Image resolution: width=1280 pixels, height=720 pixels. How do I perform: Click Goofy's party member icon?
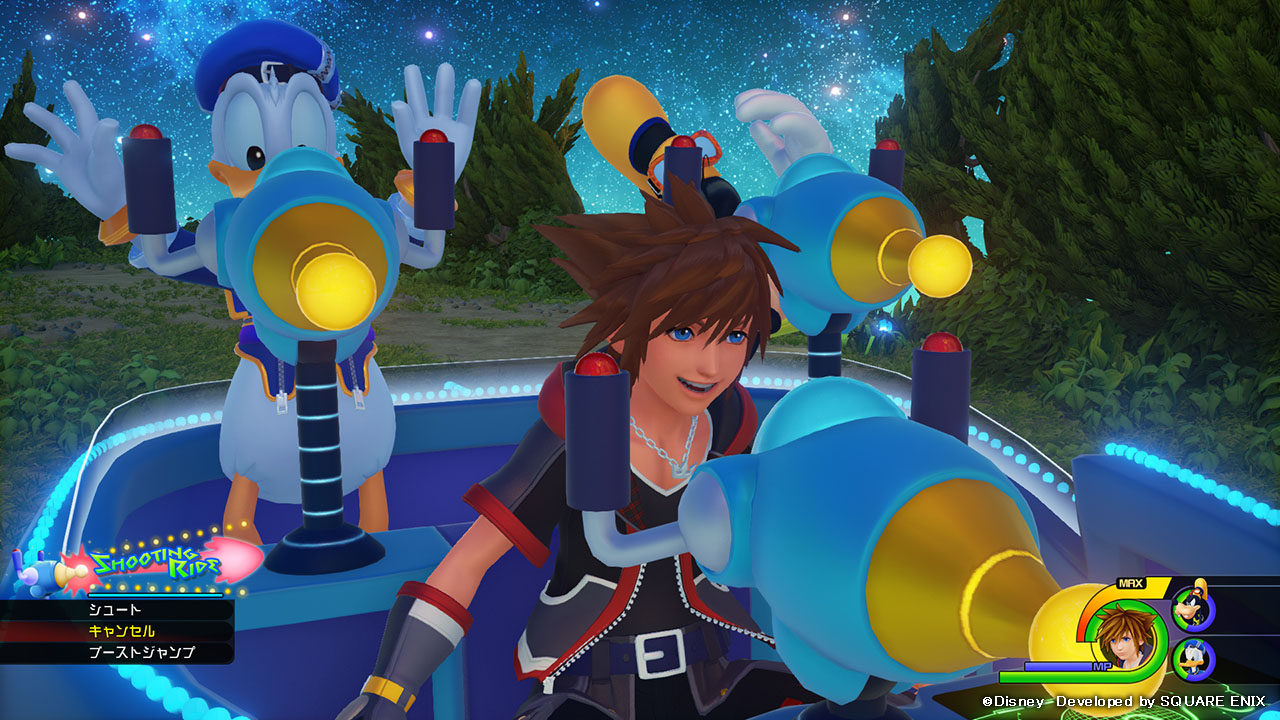tap(1191, 609)
